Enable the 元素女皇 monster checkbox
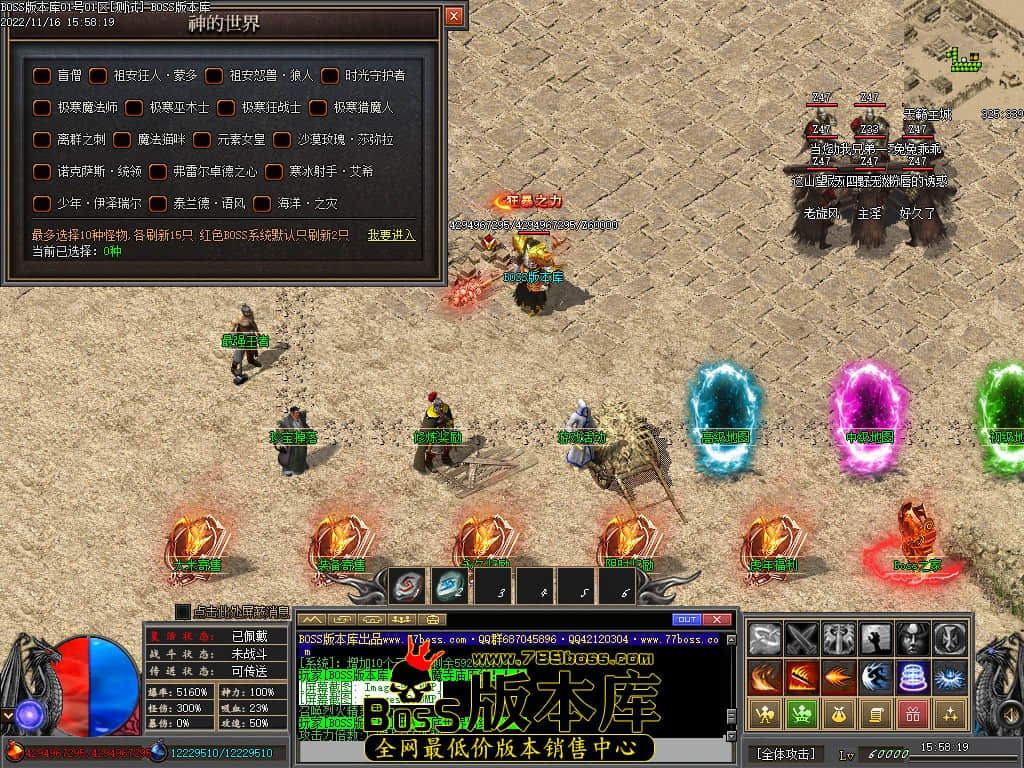Image resolution: width=1024 pixels, height=768 pixels. 202,140
